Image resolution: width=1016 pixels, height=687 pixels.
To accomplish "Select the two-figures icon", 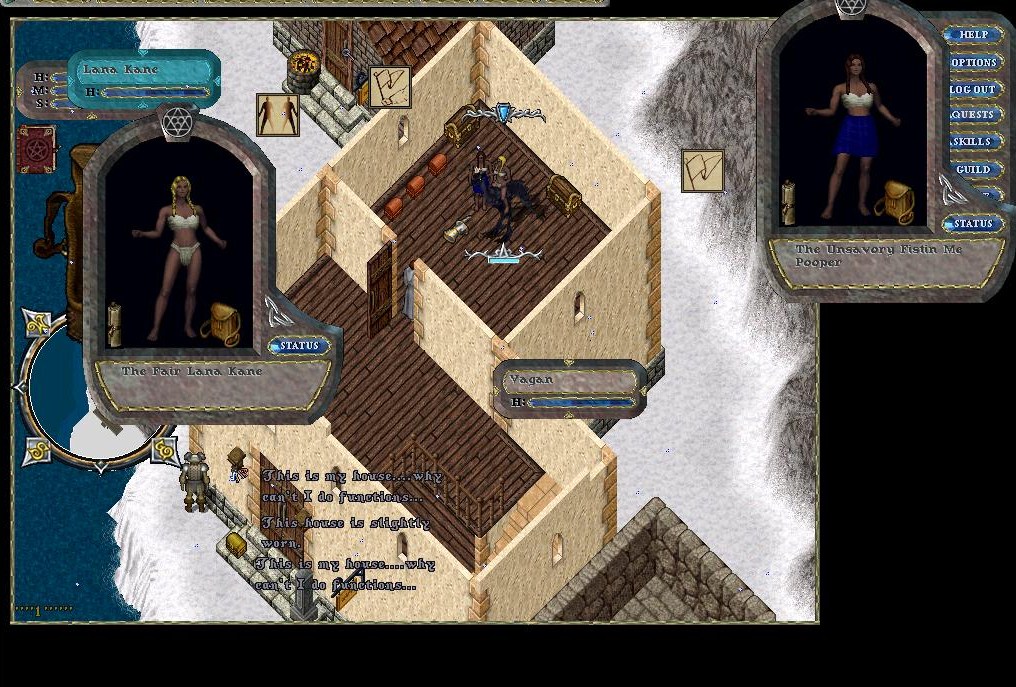I will 277,115.
